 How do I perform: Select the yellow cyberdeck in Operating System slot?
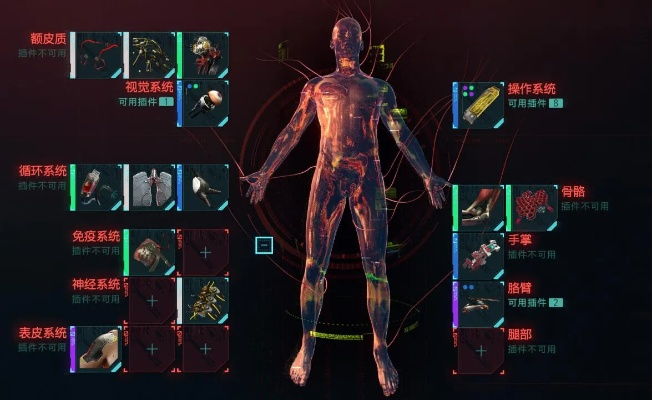[479, 105]
